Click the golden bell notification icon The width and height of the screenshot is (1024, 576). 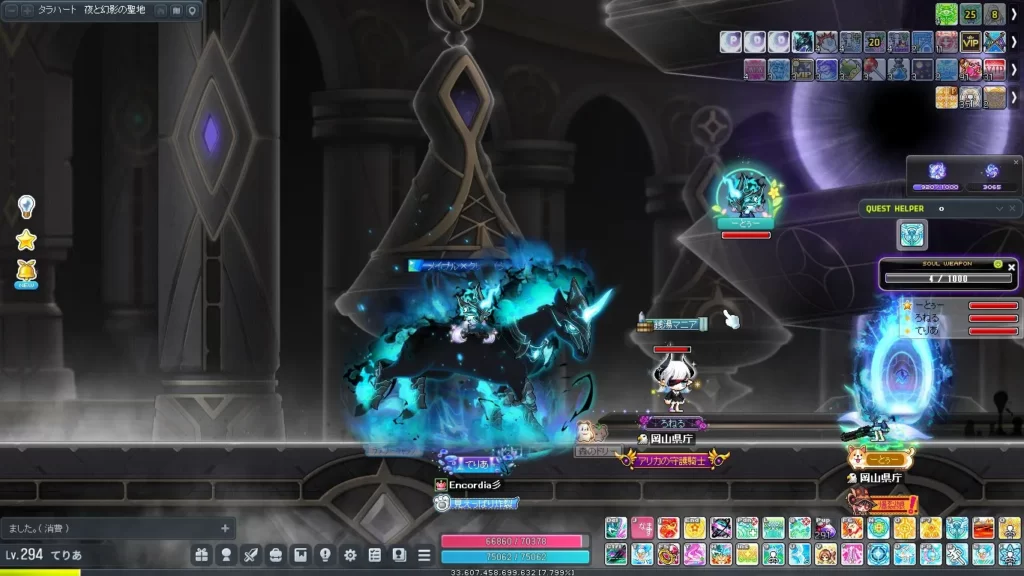pos(26,271)
